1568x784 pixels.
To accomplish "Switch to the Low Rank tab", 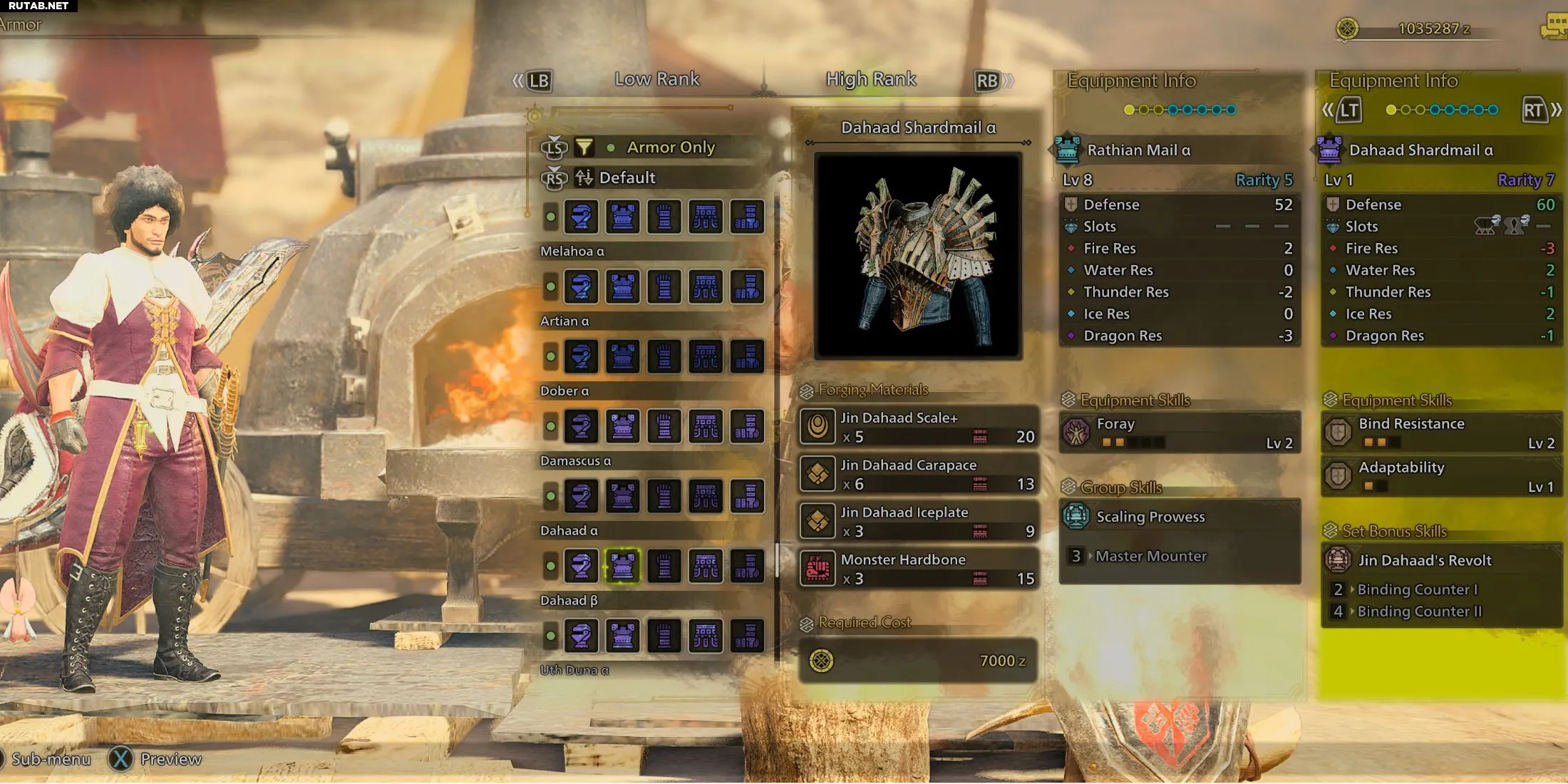I will (x=656, y=79).
